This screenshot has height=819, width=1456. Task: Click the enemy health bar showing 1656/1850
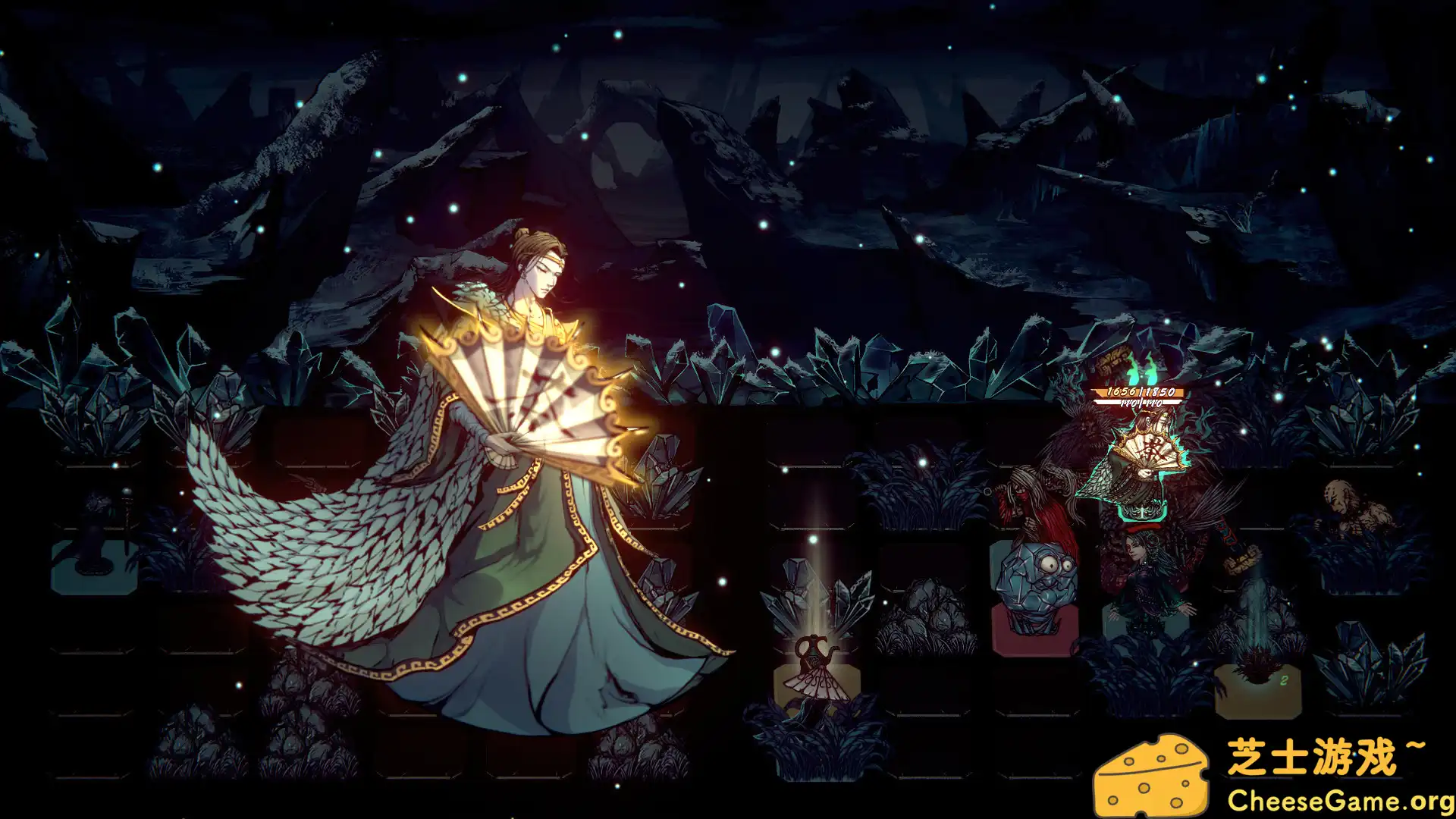[1137, 392]
